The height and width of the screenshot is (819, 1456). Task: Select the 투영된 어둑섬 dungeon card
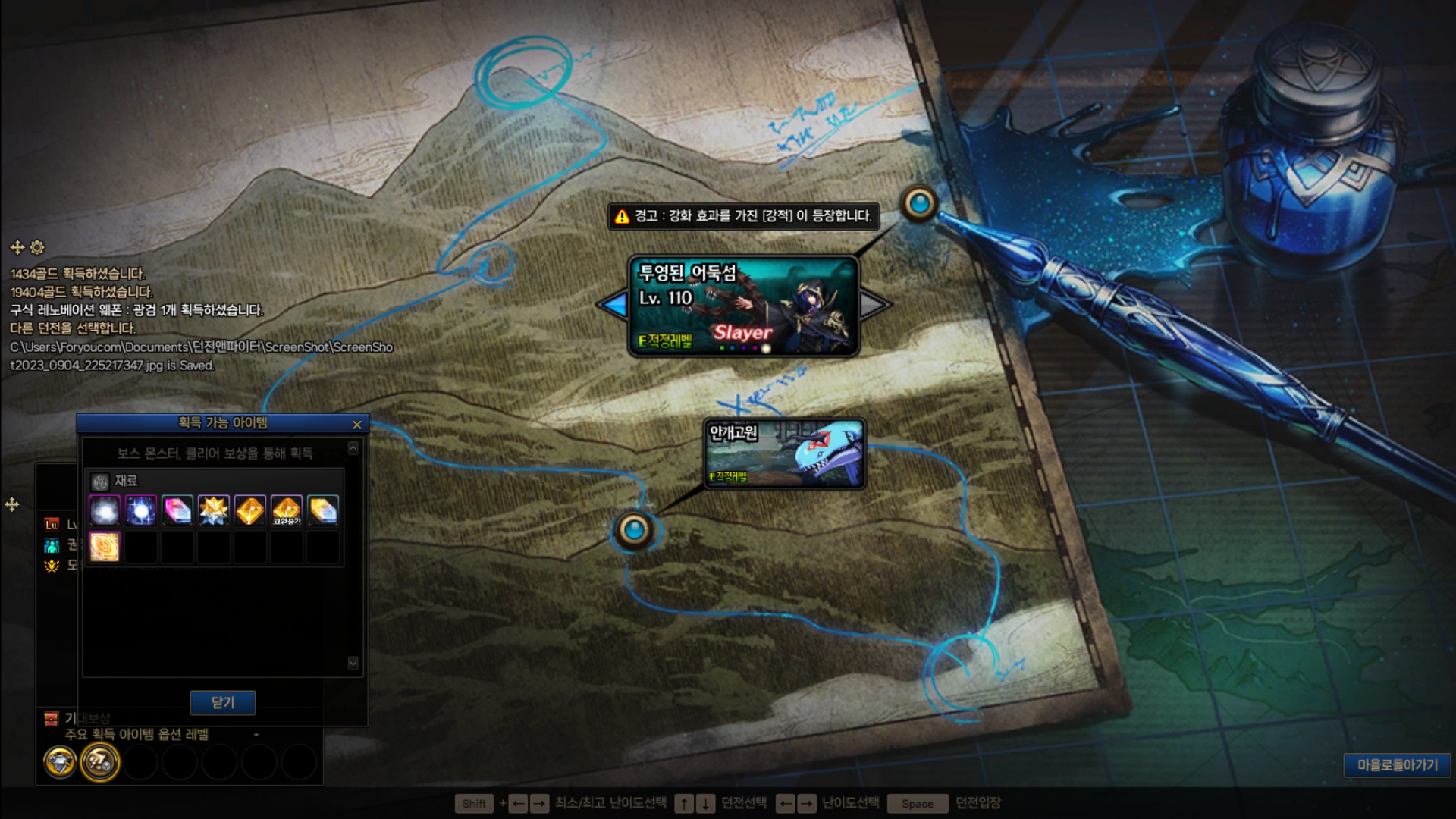click(x=743, y=306)
